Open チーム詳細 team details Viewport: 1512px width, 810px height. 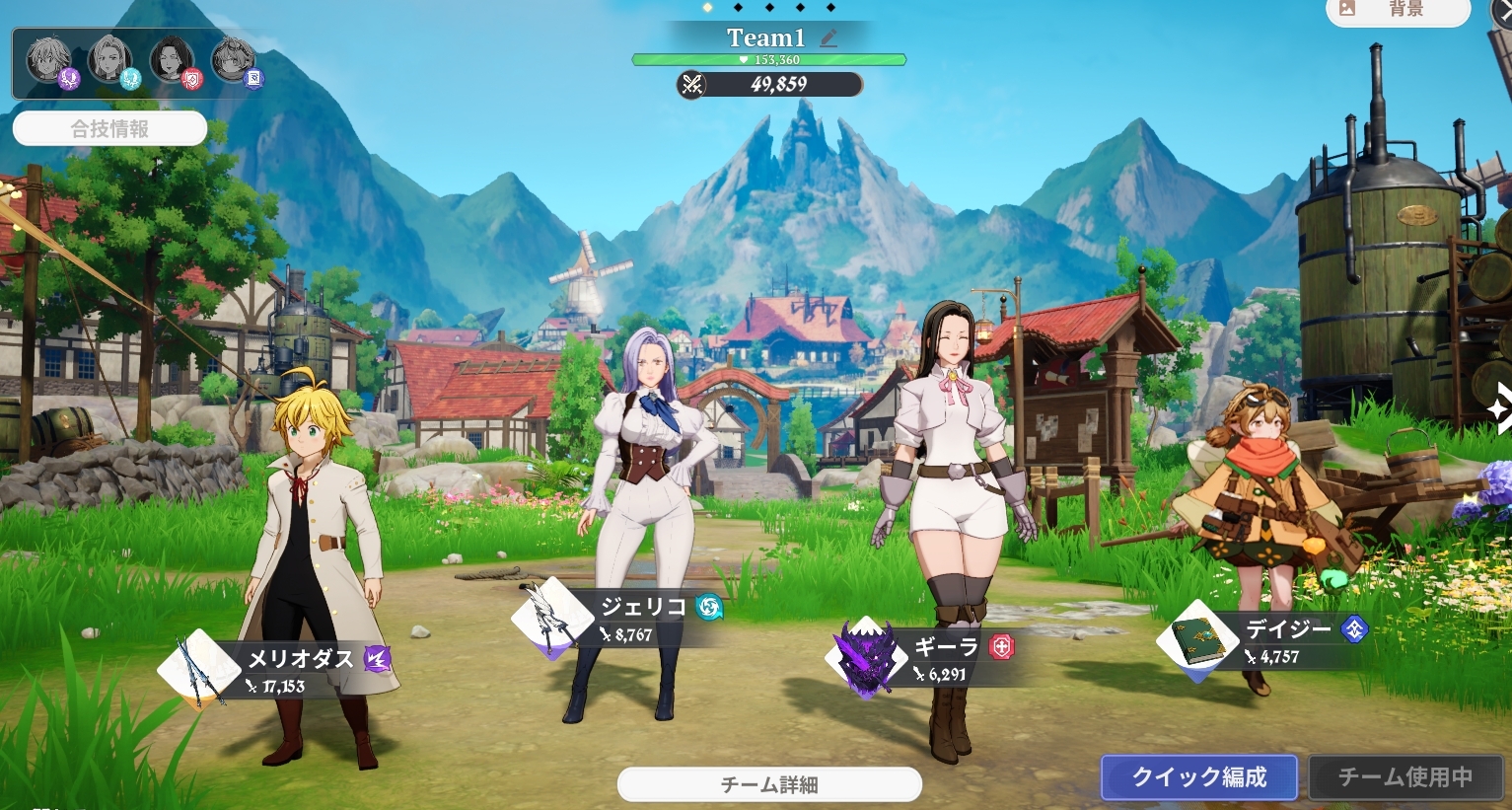[769, 784]
